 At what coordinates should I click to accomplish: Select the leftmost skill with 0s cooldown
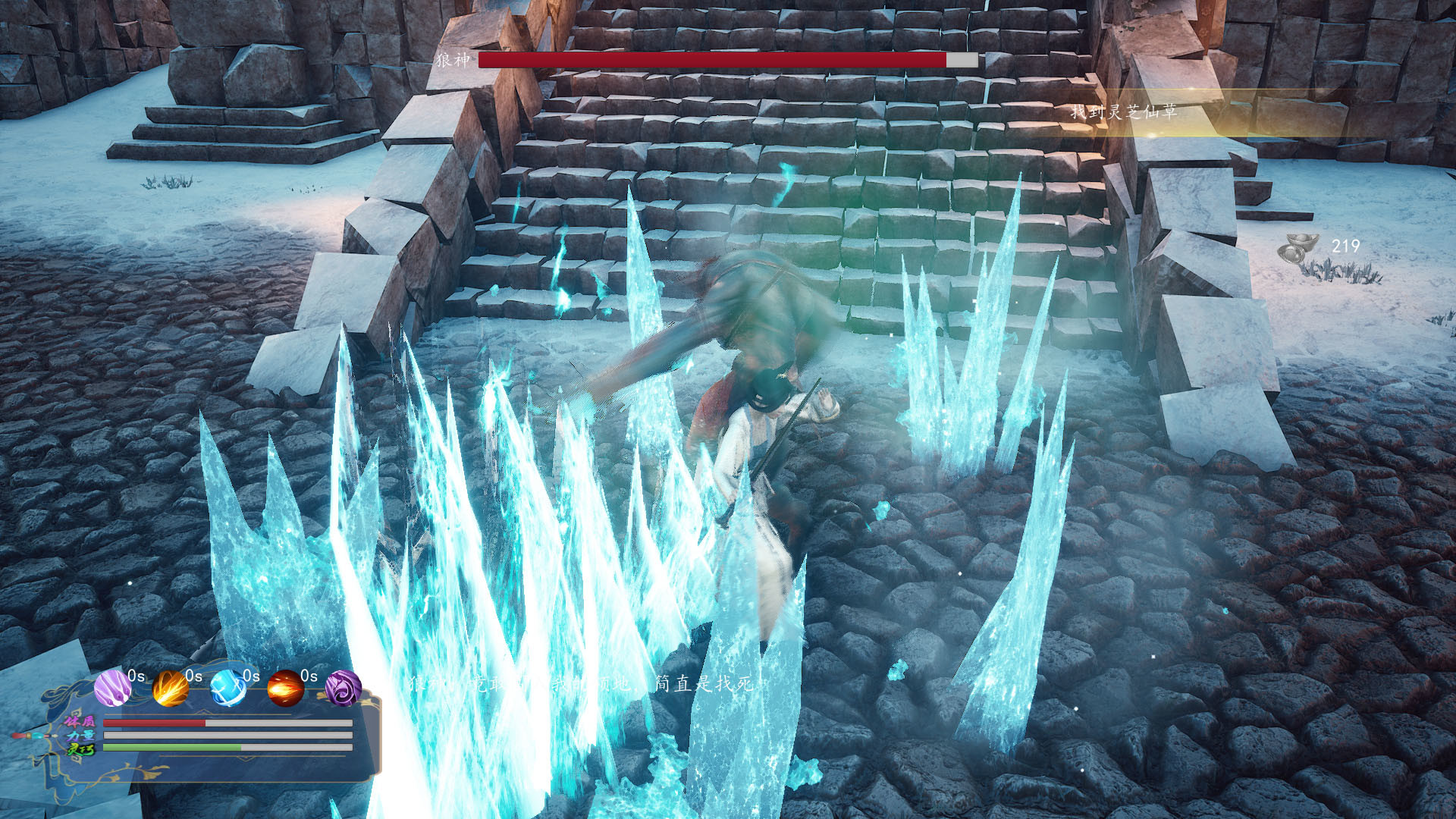(x=114, y=689)
